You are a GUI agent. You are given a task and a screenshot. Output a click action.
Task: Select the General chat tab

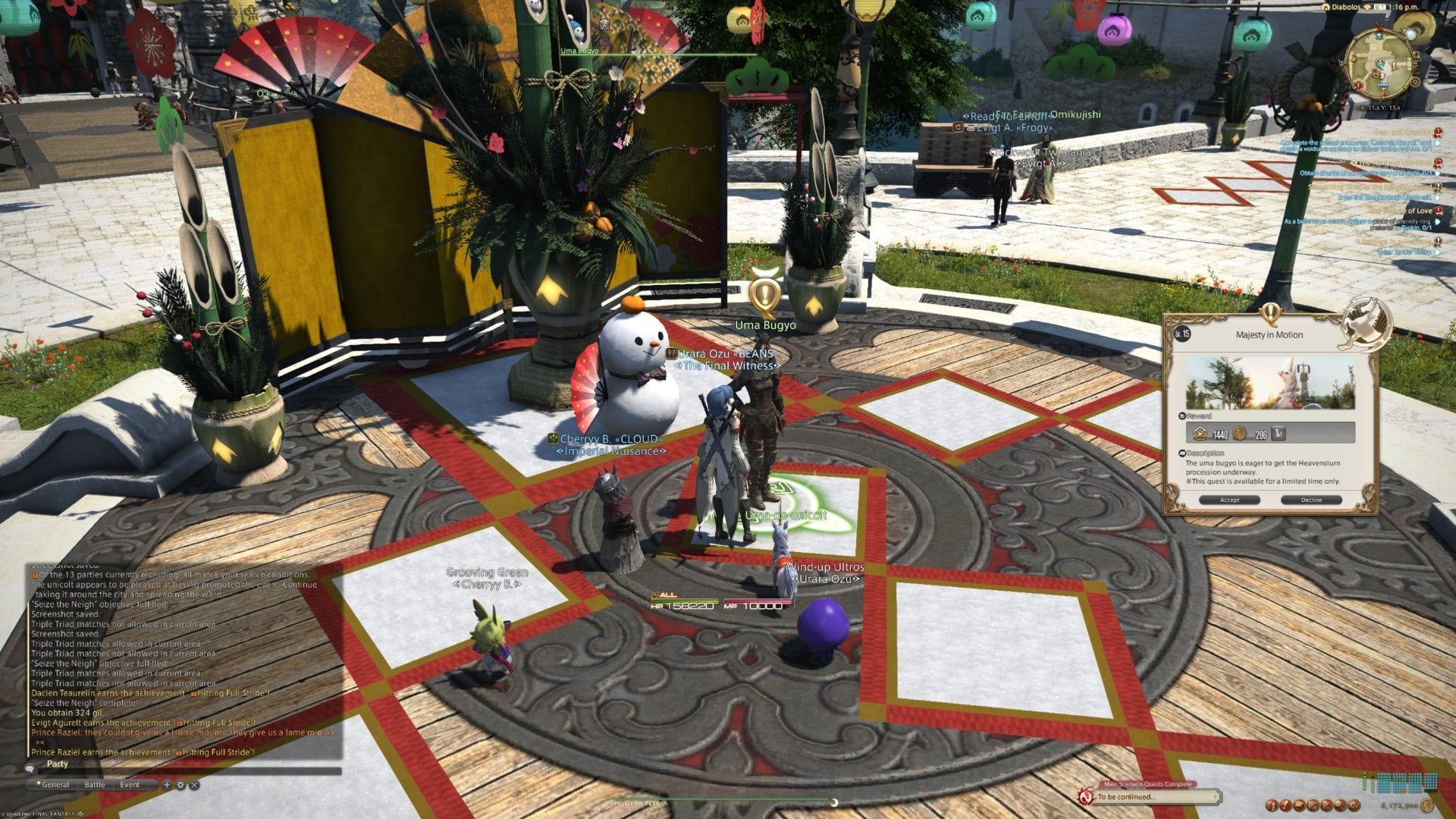pyautogui.click(x=58, y=785)
